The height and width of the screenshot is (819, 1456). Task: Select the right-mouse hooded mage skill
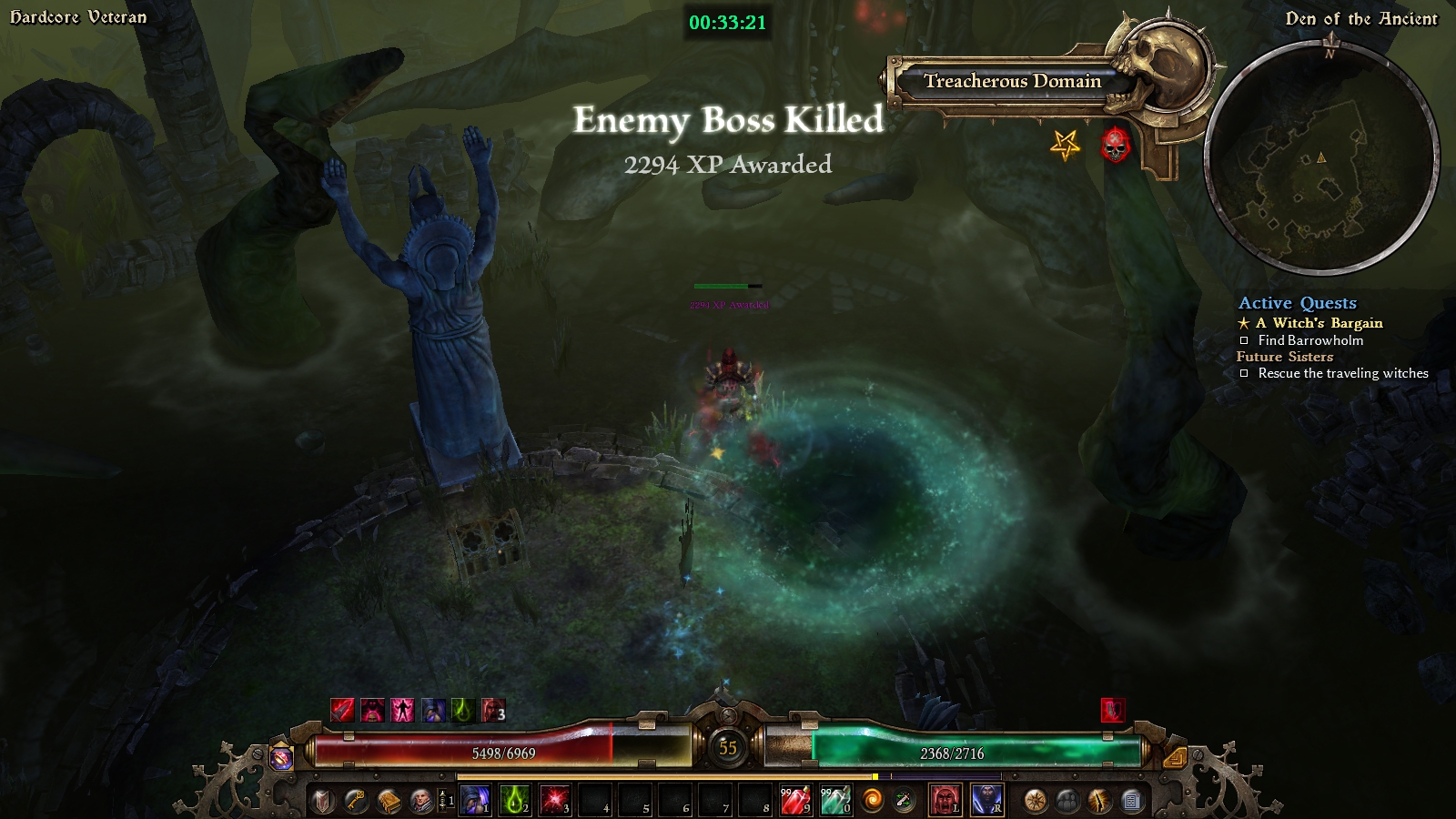(986, 801)
